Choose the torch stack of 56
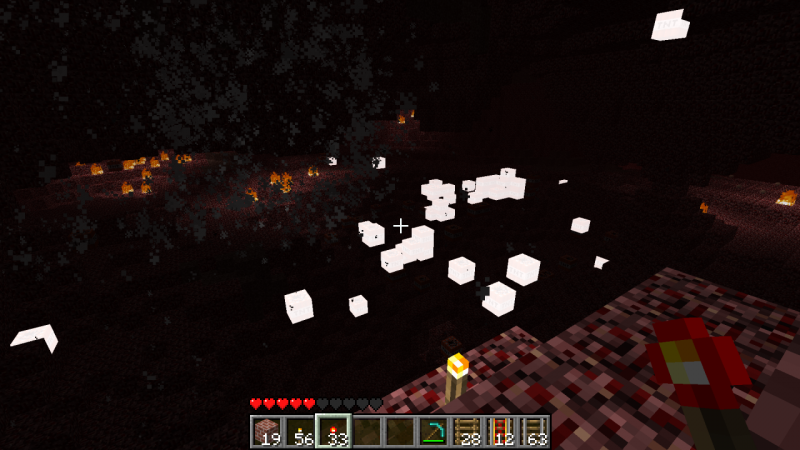 point(300,431)
